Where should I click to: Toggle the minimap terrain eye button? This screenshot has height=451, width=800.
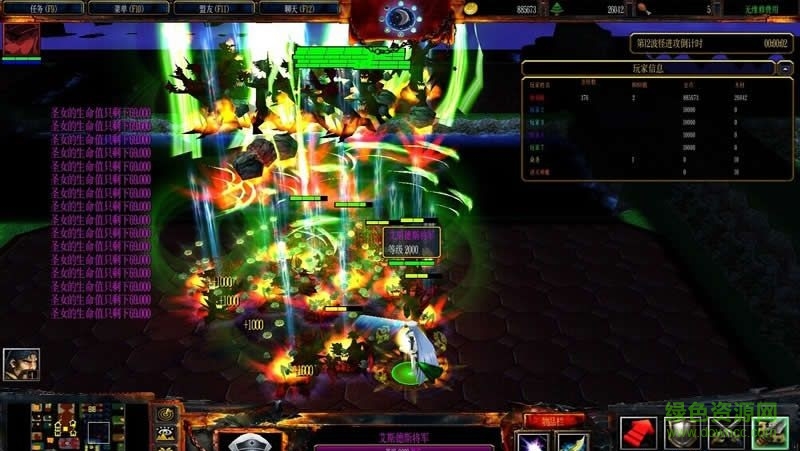tap(167, 434)
